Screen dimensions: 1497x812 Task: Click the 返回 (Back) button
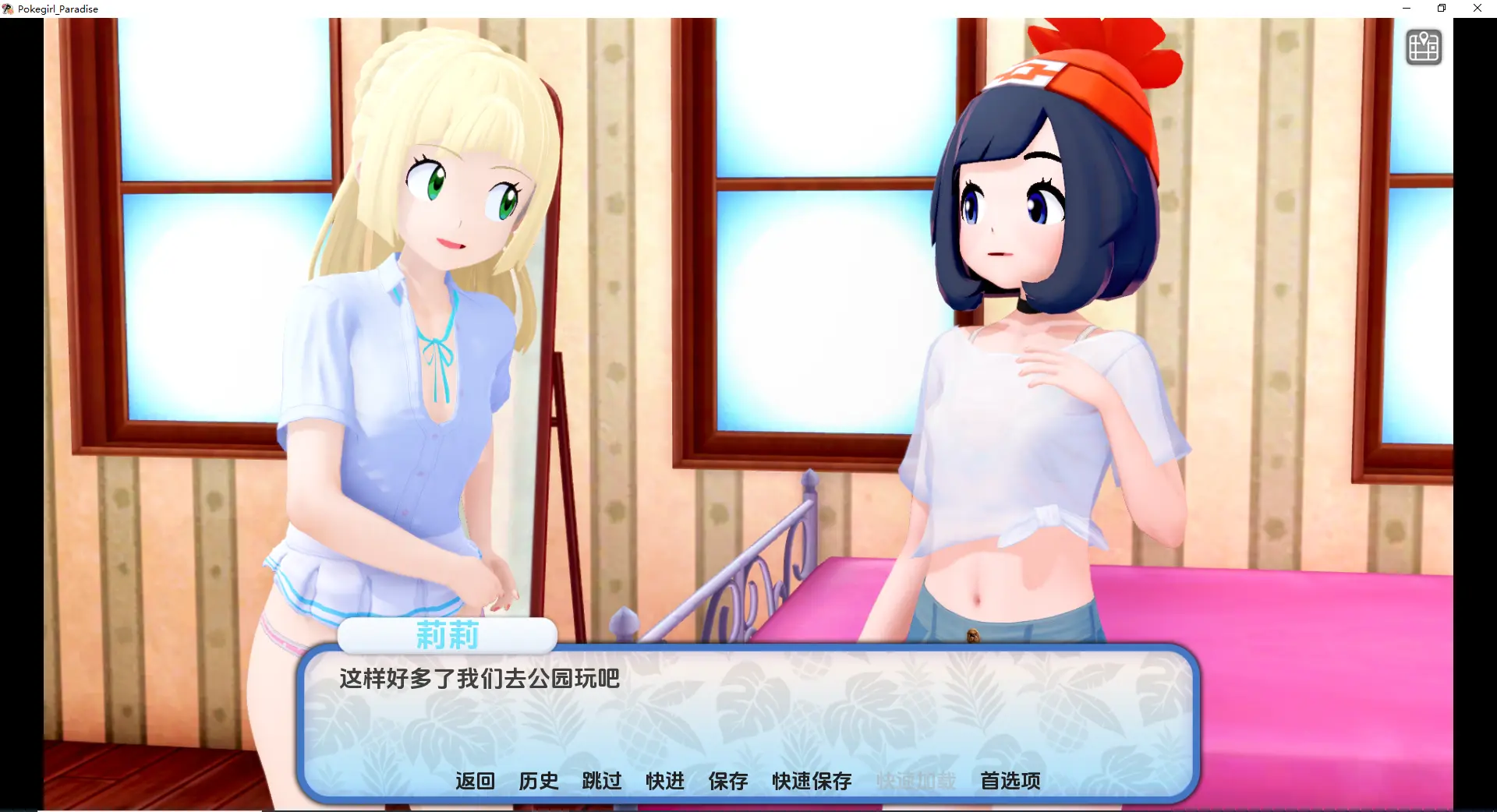[475, 781]
